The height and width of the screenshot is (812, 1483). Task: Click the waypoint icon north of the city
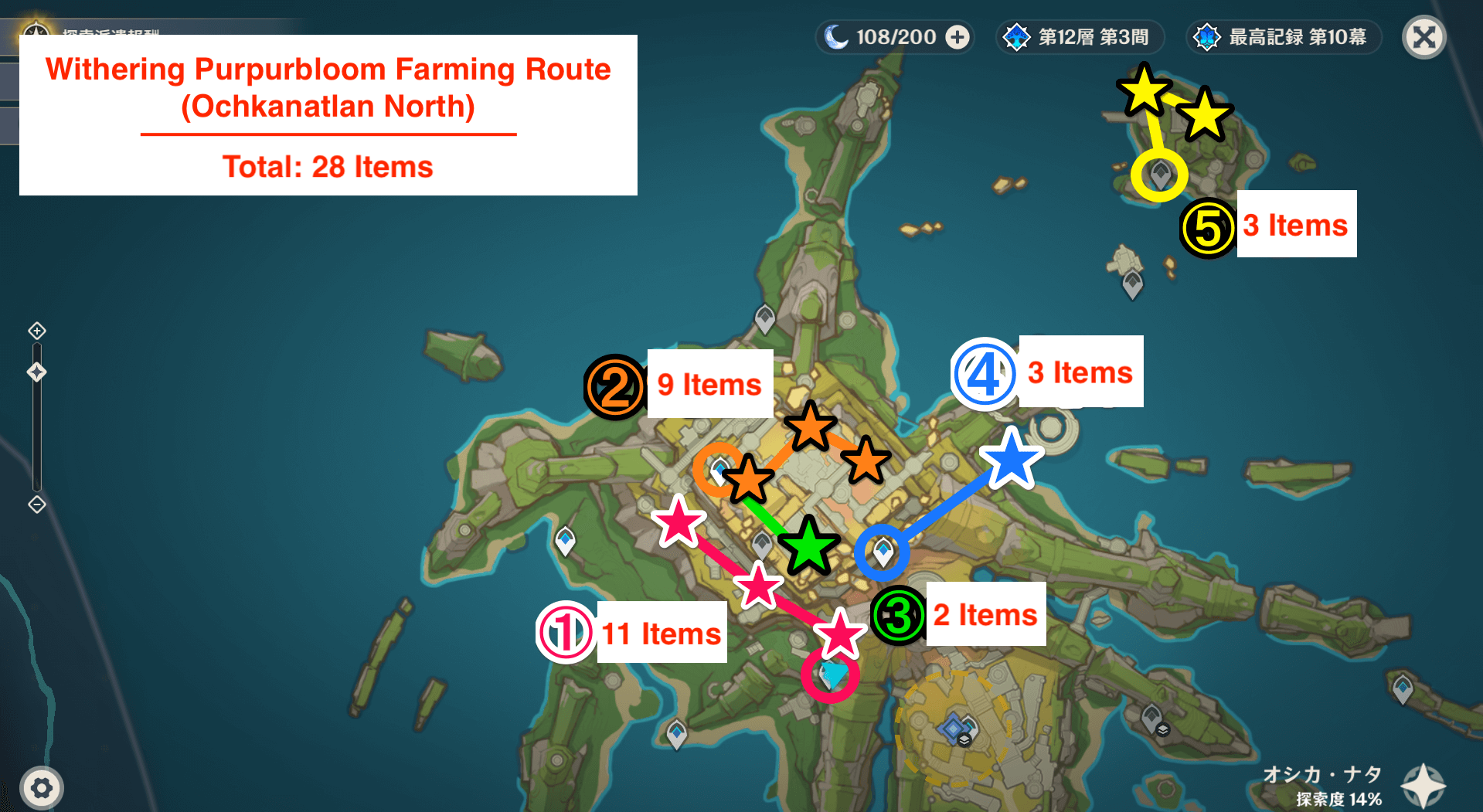pos(764,318)
